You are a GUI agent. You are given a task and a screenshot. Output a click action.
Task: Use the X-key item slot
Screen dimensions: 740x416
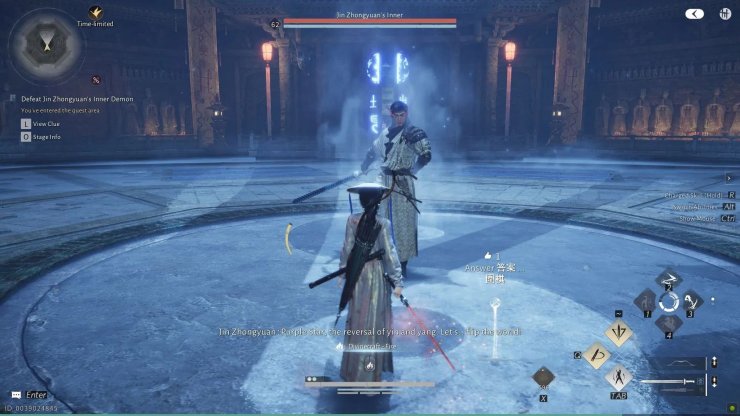545,378
